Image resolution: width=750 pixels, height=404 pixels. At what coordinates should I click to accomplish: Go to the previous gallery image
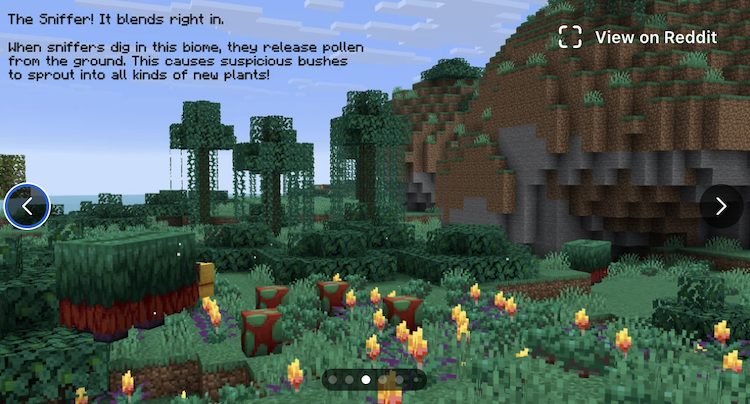tap(27, 206)
